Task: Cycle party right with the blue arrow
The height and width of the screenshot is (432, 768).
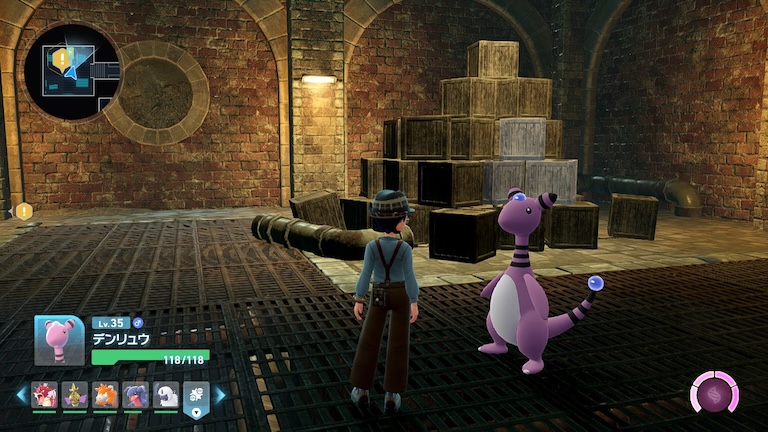Action: [x=220, y=395]
